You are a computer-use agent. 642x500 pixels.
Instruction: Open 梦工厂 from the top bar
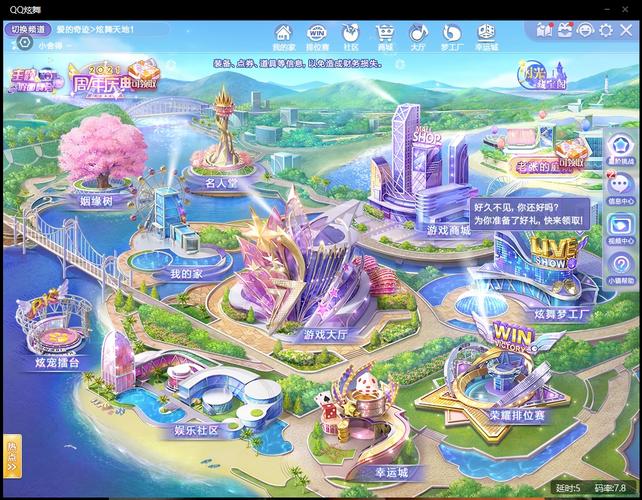451,38
